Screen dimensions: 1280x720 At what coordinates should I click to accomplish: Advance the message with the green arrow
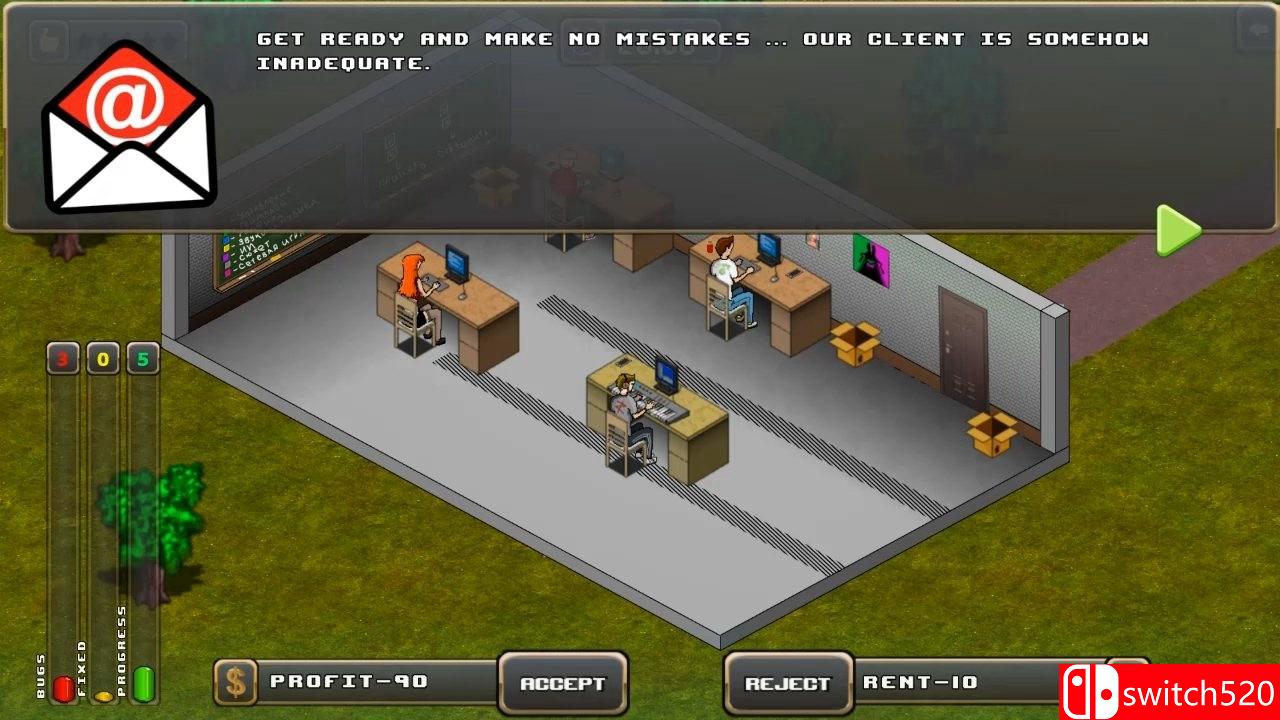(1178, 231)
